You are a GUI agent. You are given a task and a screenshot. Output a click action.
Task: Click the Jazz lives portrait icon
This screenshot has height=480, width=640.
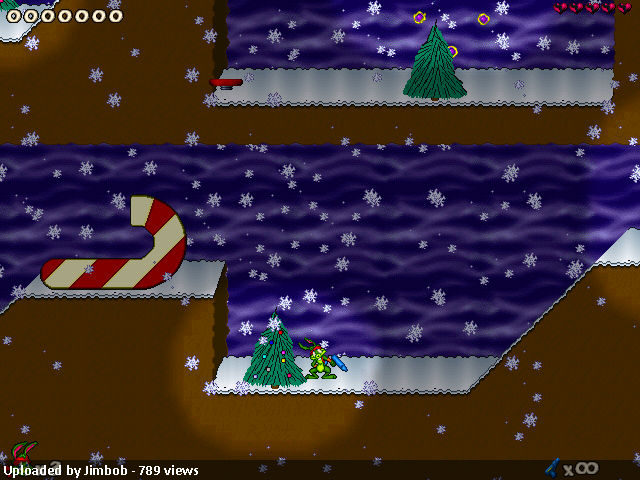[22, 453]
